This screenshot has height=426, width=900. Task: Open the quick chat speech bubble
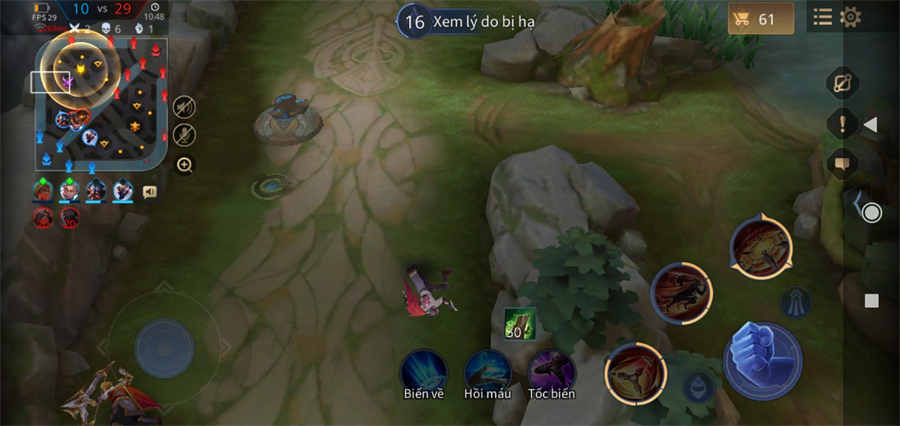click(x=841, y=163)
